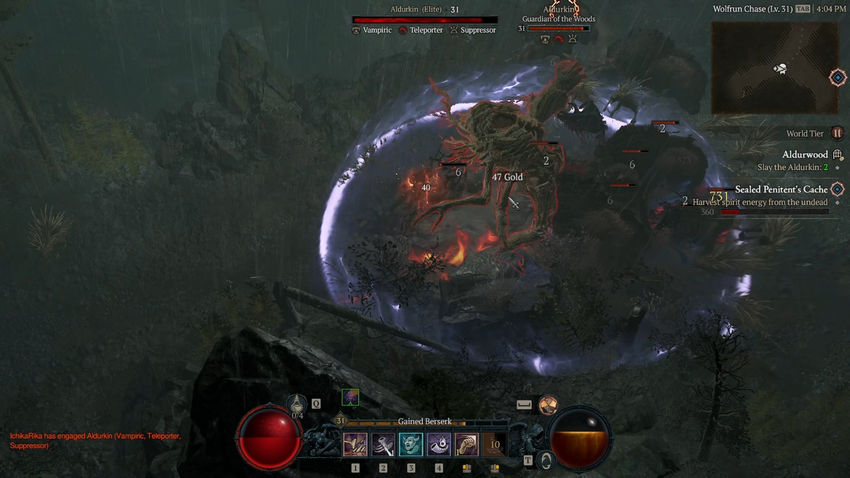Screen dimensions: 850x478
Task: Activate the teal shouting face skill
Action: click(411, 444)
